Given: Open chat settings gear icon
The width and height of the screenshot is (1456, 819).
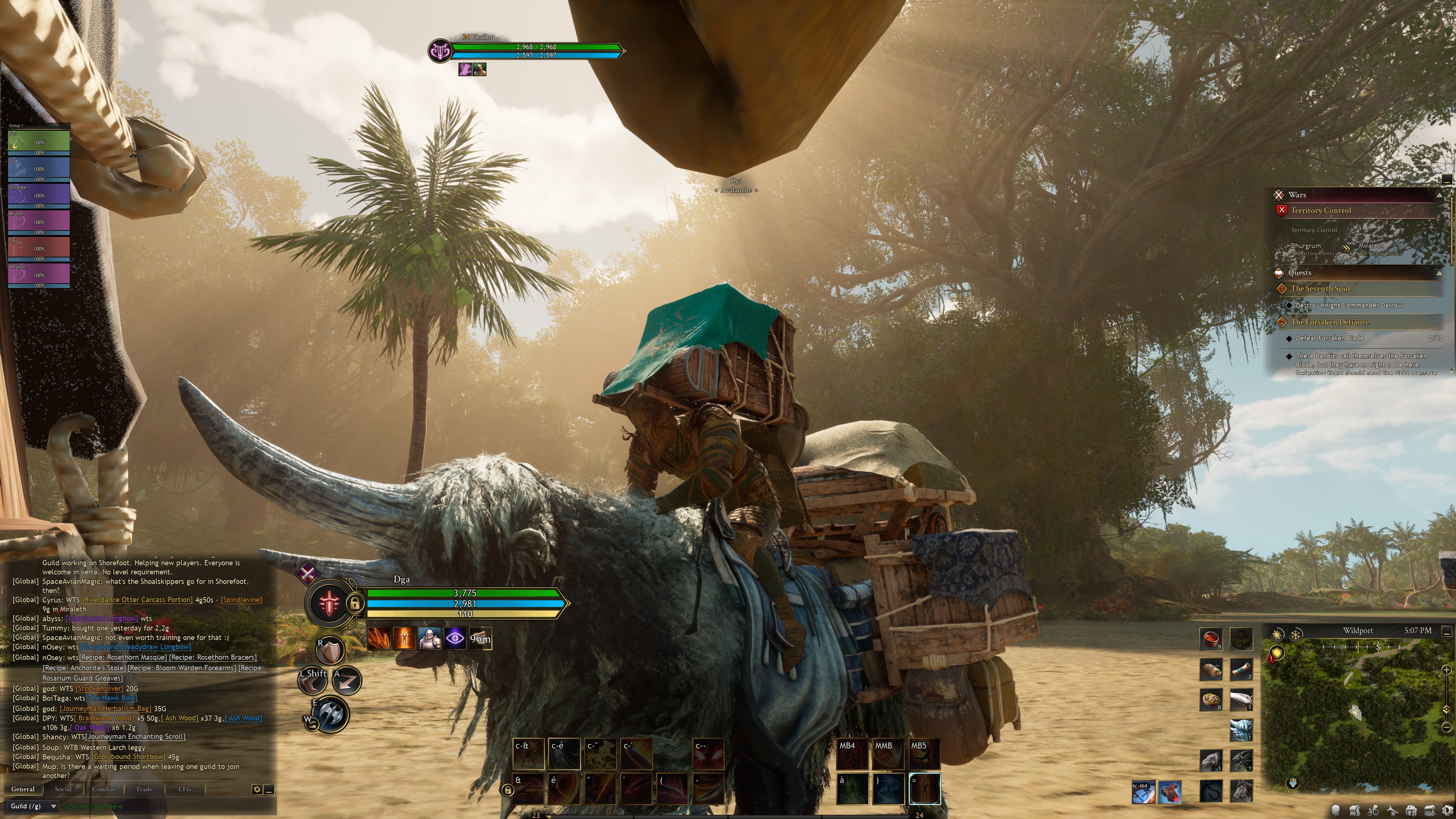Looking at the screenshot, I should pyautogui.click(x=257, y=789).
